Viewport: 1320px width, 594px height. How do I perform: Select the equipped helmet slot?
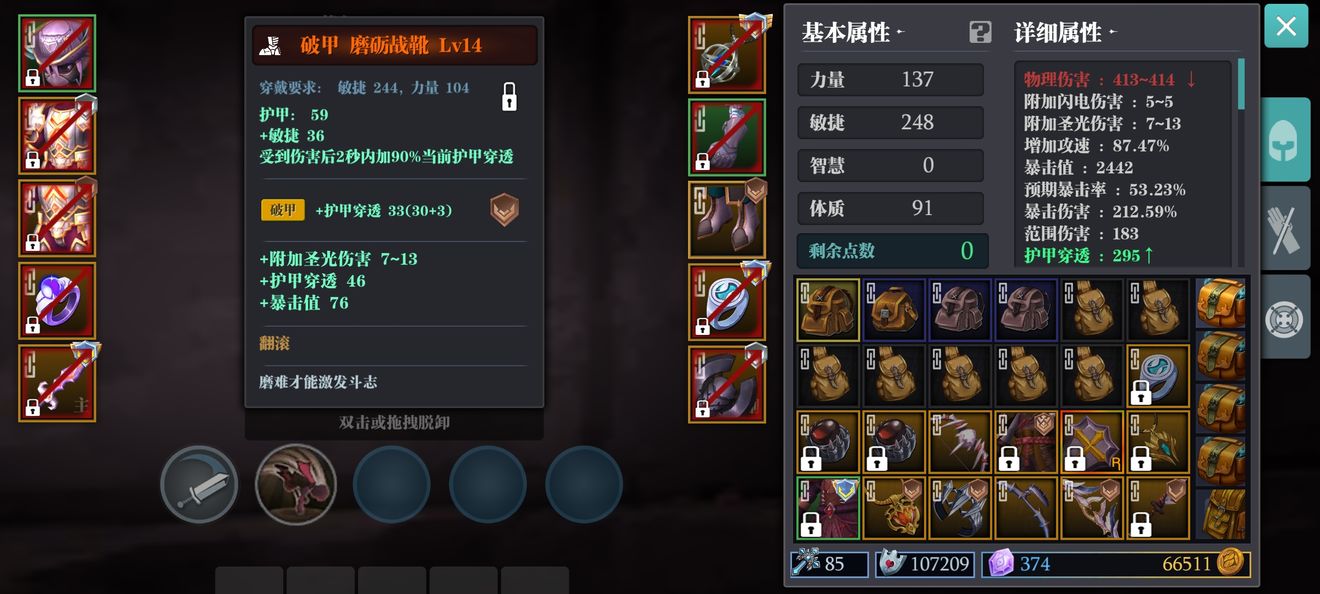click(x=57, y=54)
